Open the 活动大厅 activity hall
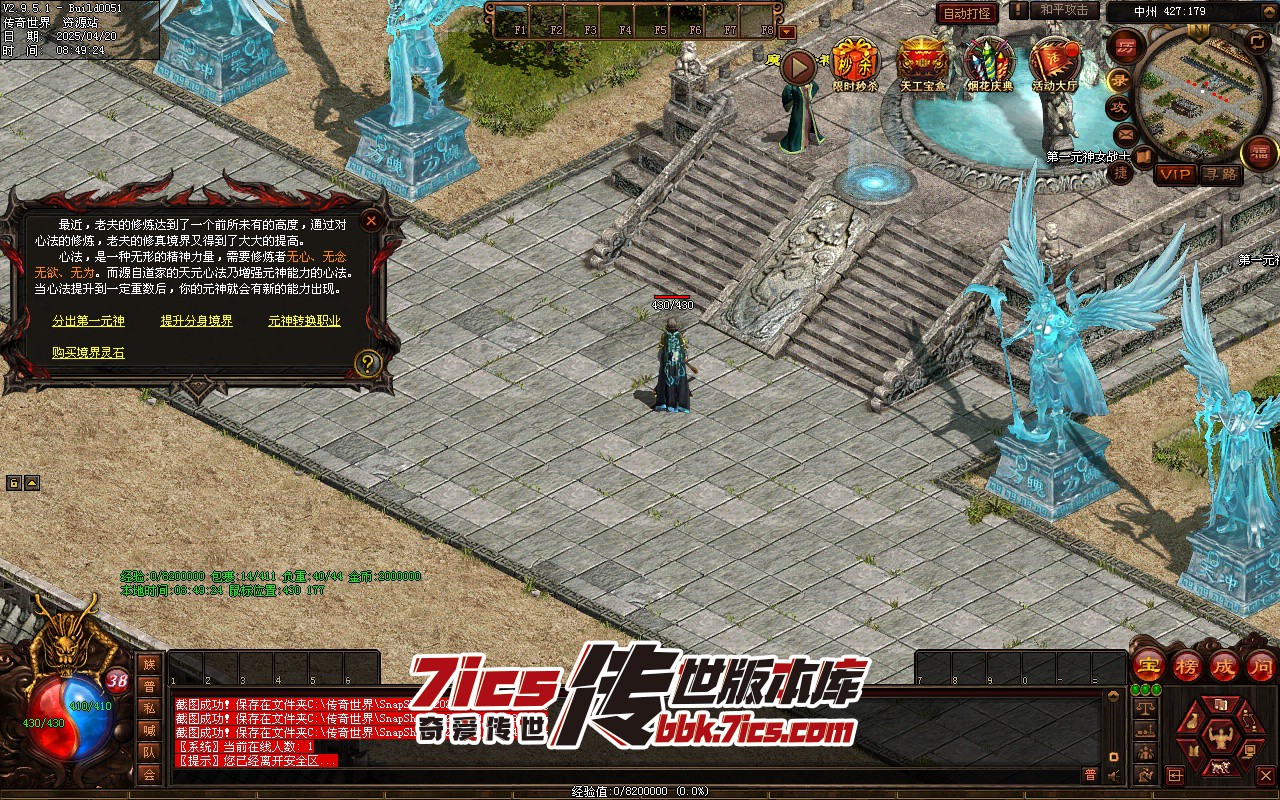The width and height of the screenshot is (1280, 800). pos(1054,62)
